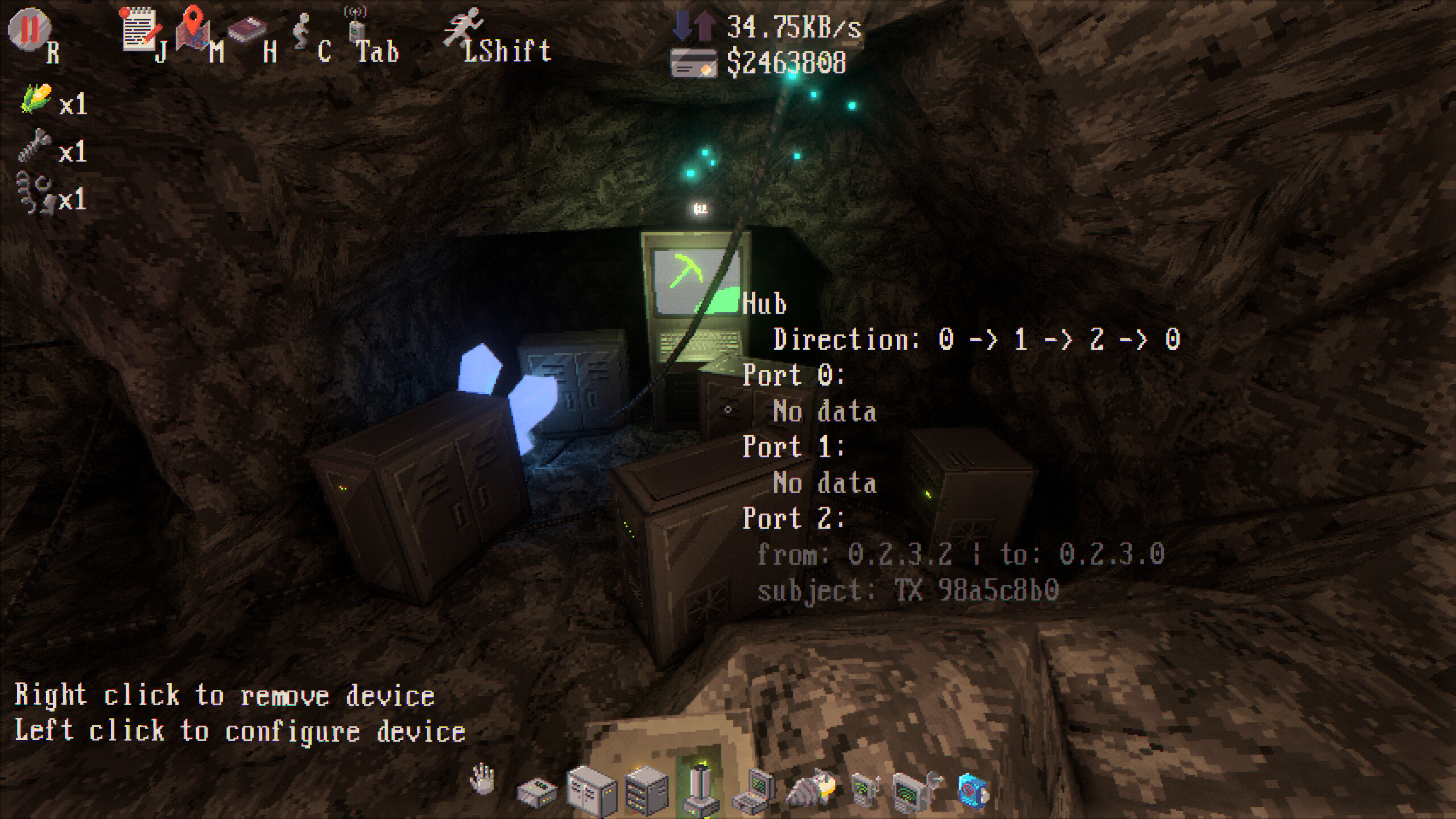Toggle crouch using the C figure icon
This screenshot has width=1456, height=819.
(301, 31)
